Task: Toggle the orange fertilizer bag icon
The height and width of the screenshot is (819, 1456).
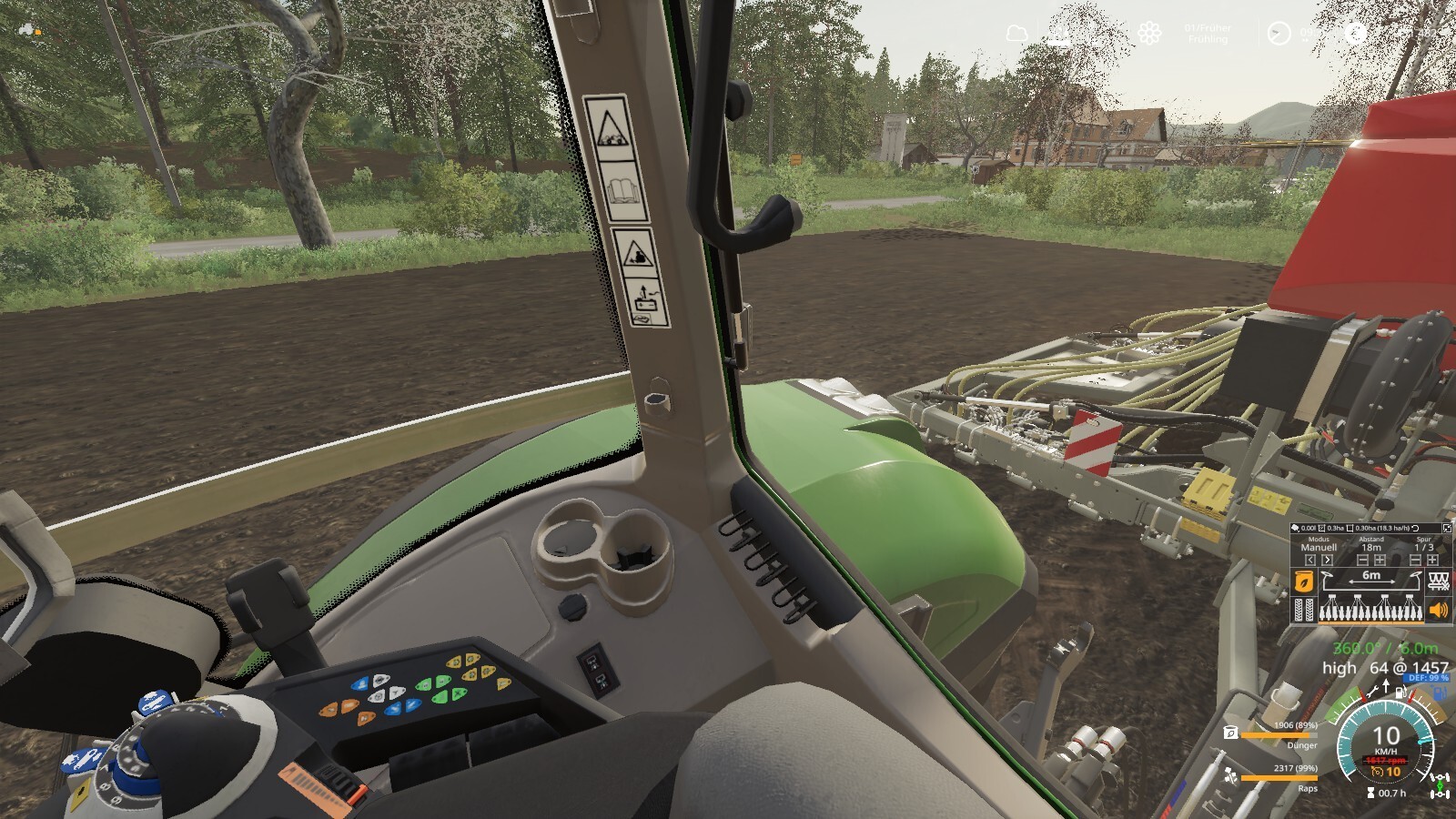Action: pyautogui.click(x=1304, y=581)
